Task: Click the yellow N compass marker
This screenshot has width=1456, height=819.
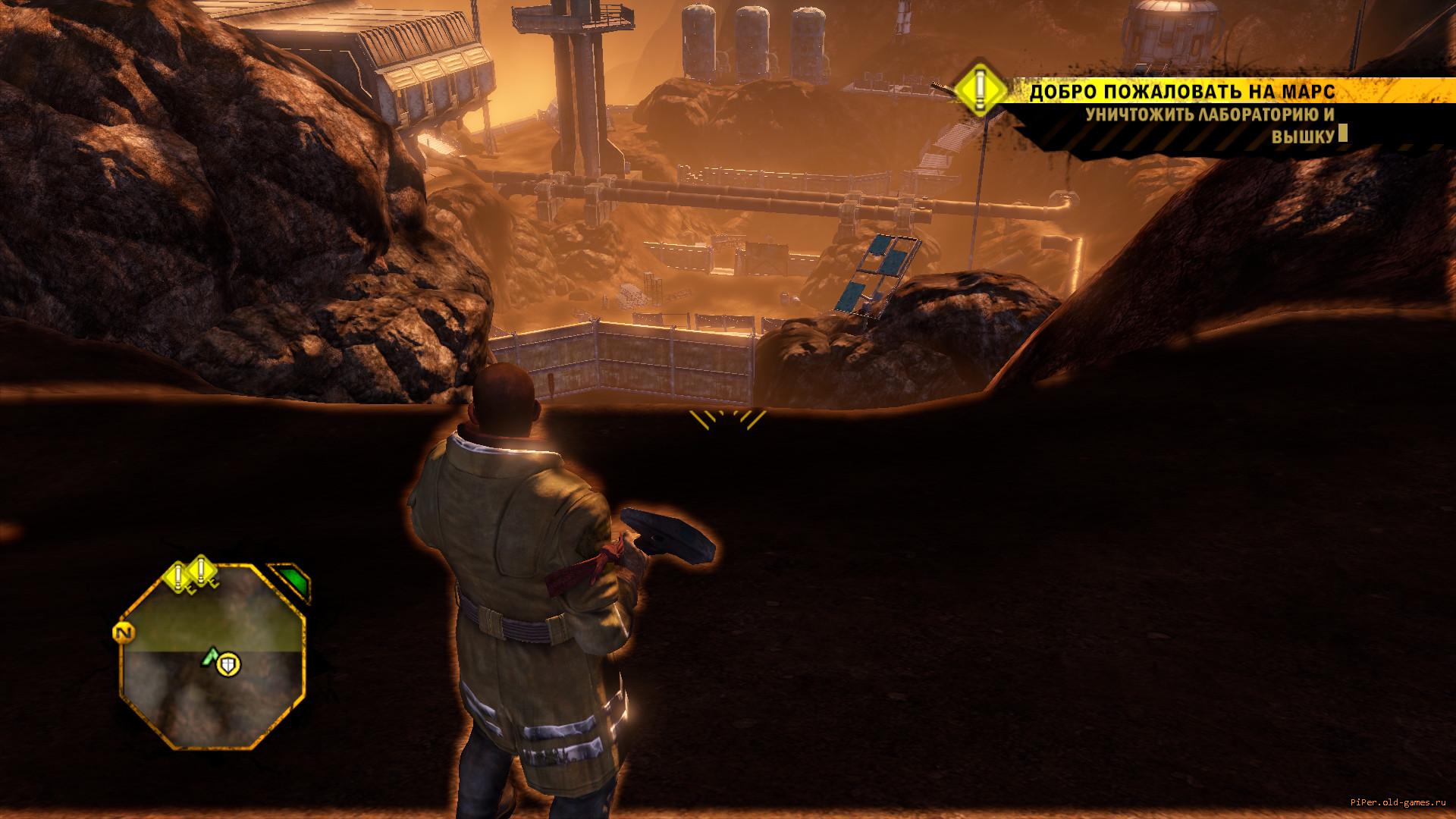Action: pos(122,632)
